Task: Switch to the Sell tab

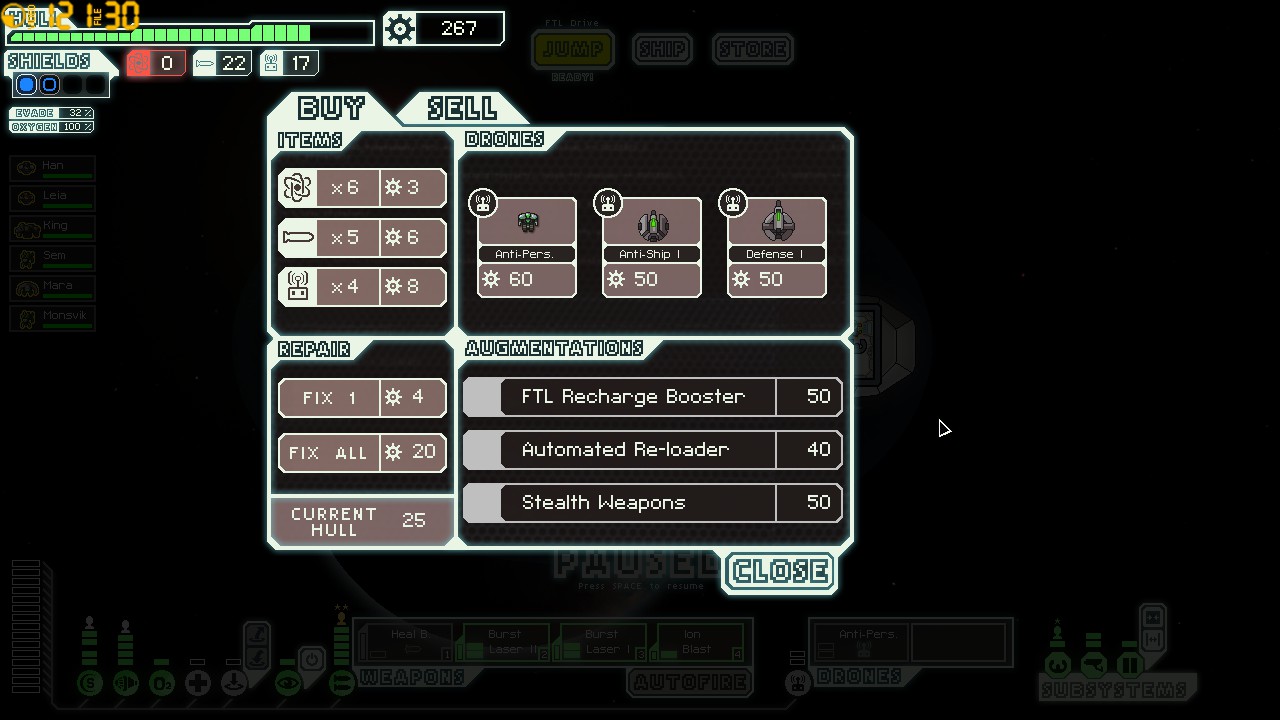Action: [x=461, y=108]
